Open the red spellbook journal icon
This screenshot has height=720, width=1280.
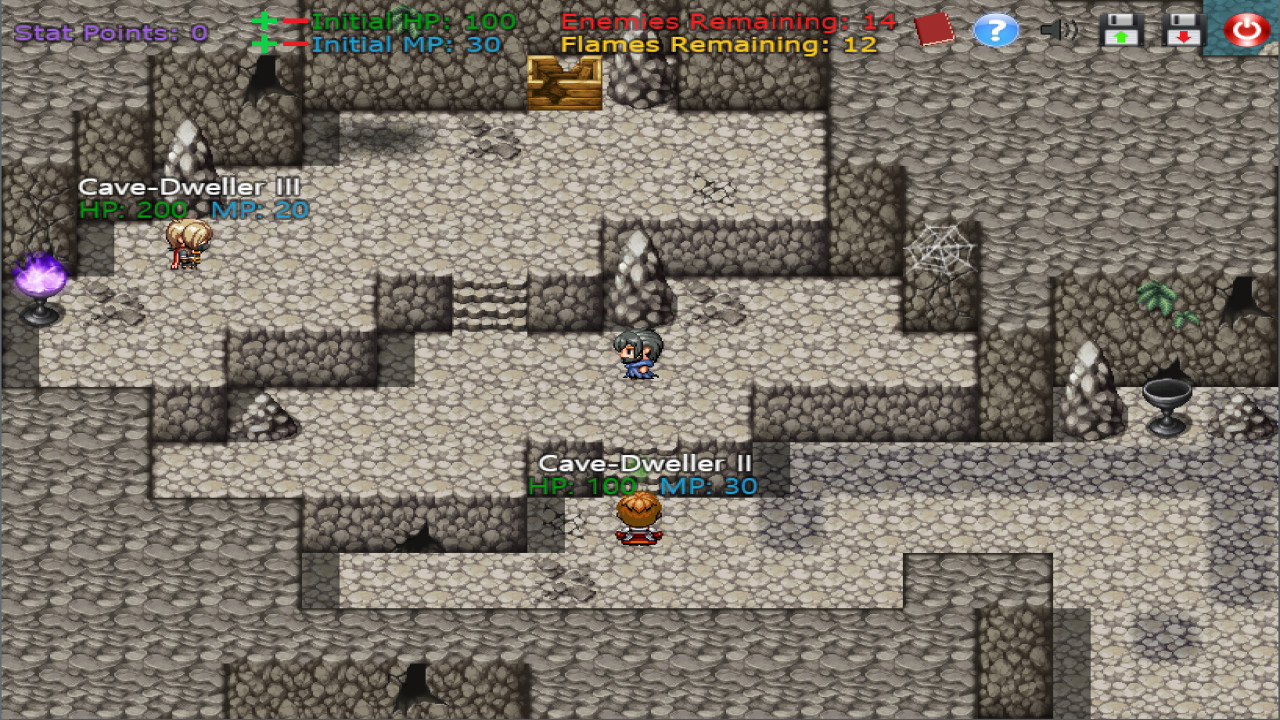(x=934, y=30)
